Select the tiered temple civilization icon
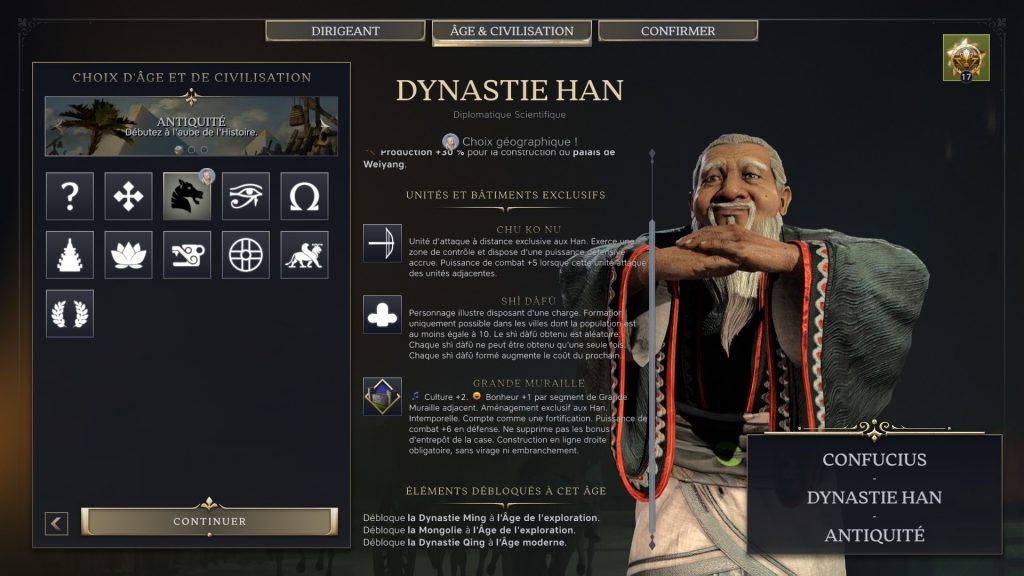Image resolution: width=1024 pixels, height=576 pixels. click(x=70, y=255)
